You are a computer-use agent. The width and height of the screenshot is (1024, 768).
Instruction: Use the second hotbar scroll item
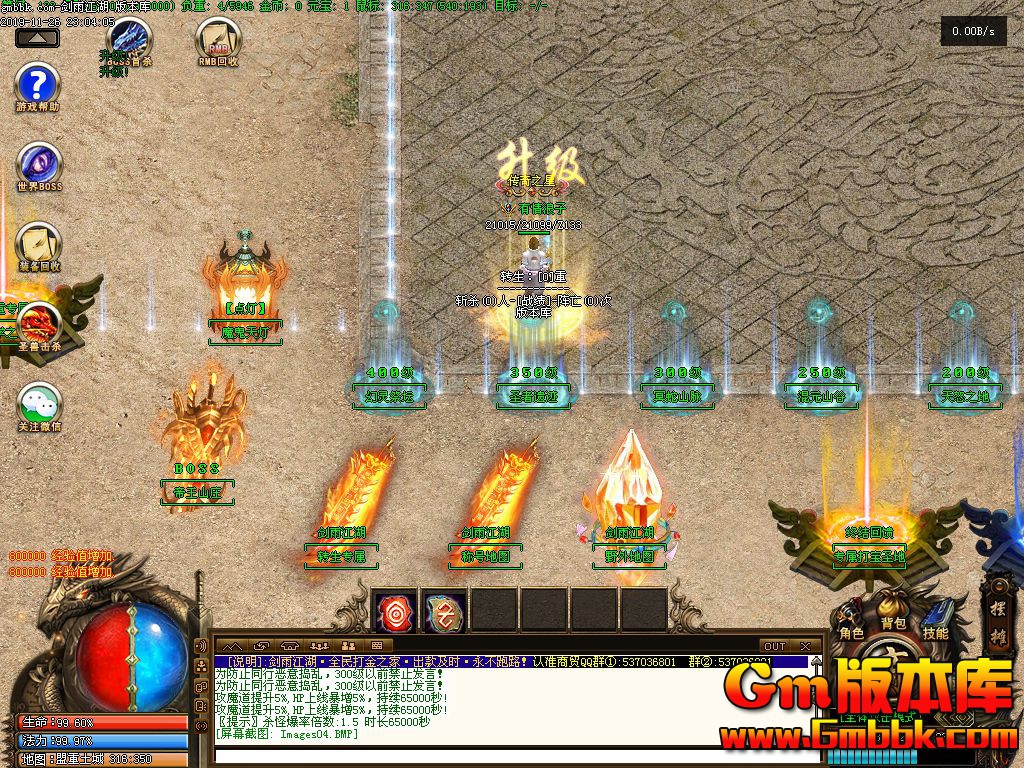point(443,610)
